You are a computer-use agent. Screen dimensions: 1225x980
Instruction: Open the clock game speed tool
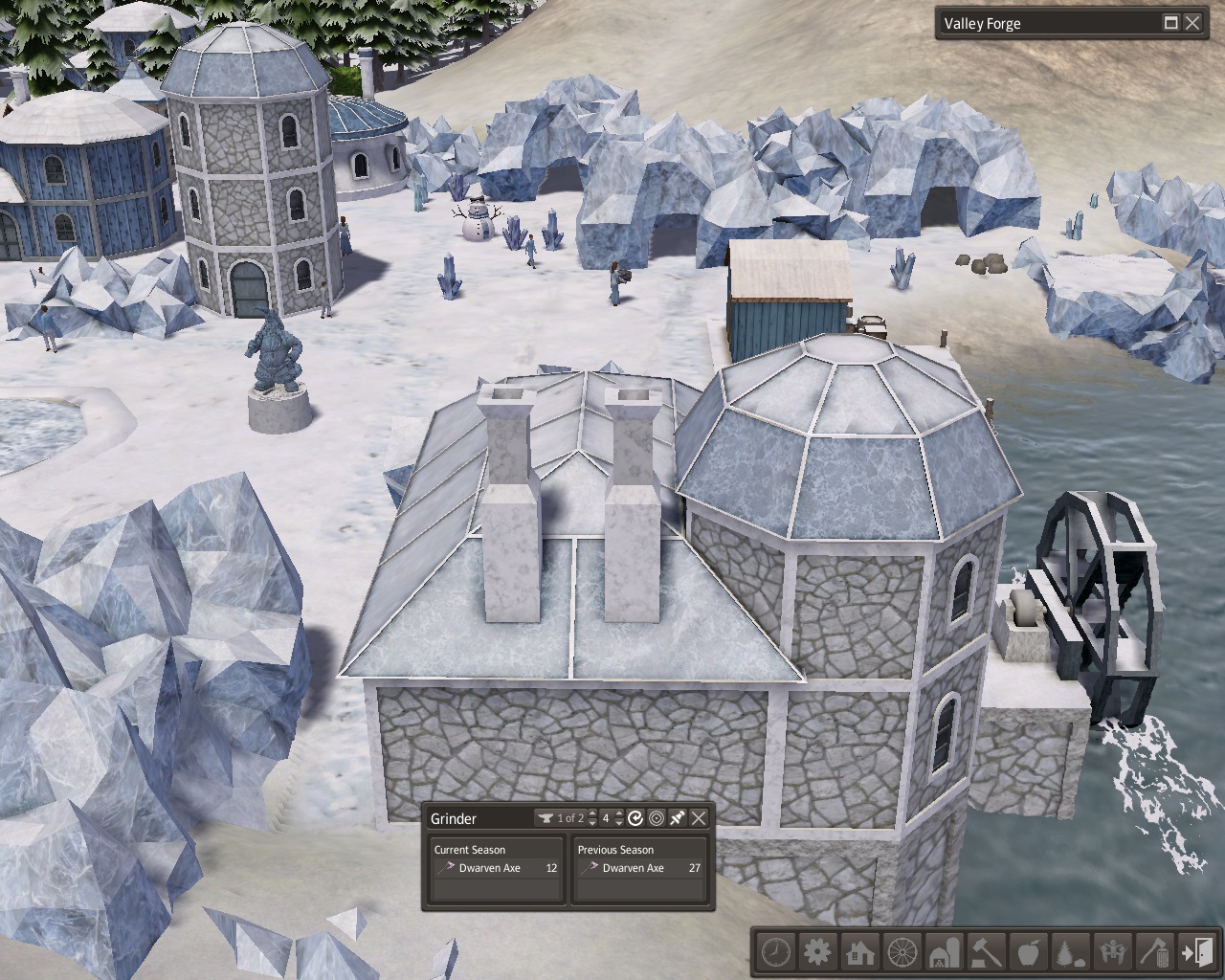click(x=776, y=952)
